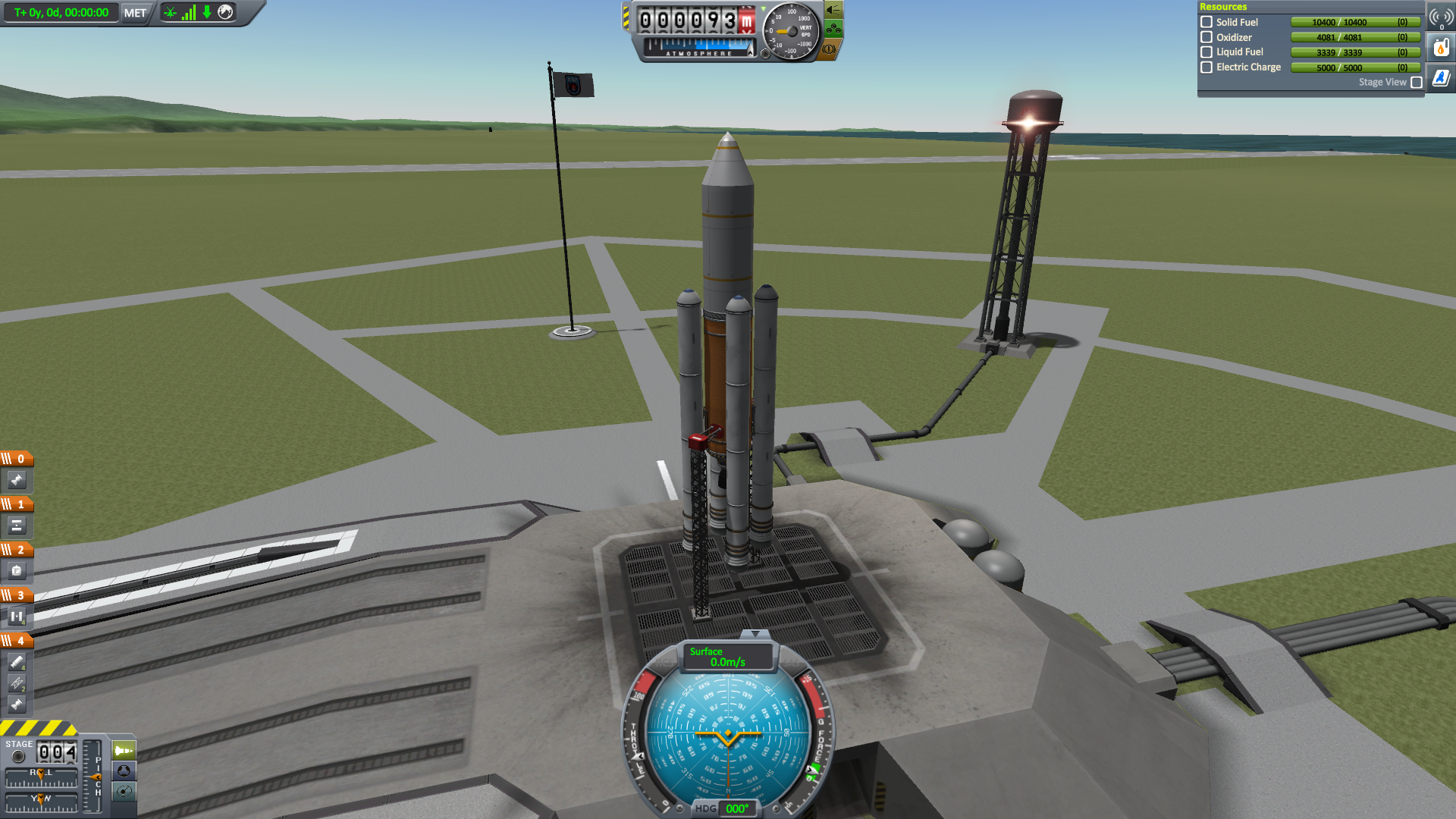Toggle the fuel canister resources button
This screenshot has height=819, width=1456.
tap(1441, 48)
